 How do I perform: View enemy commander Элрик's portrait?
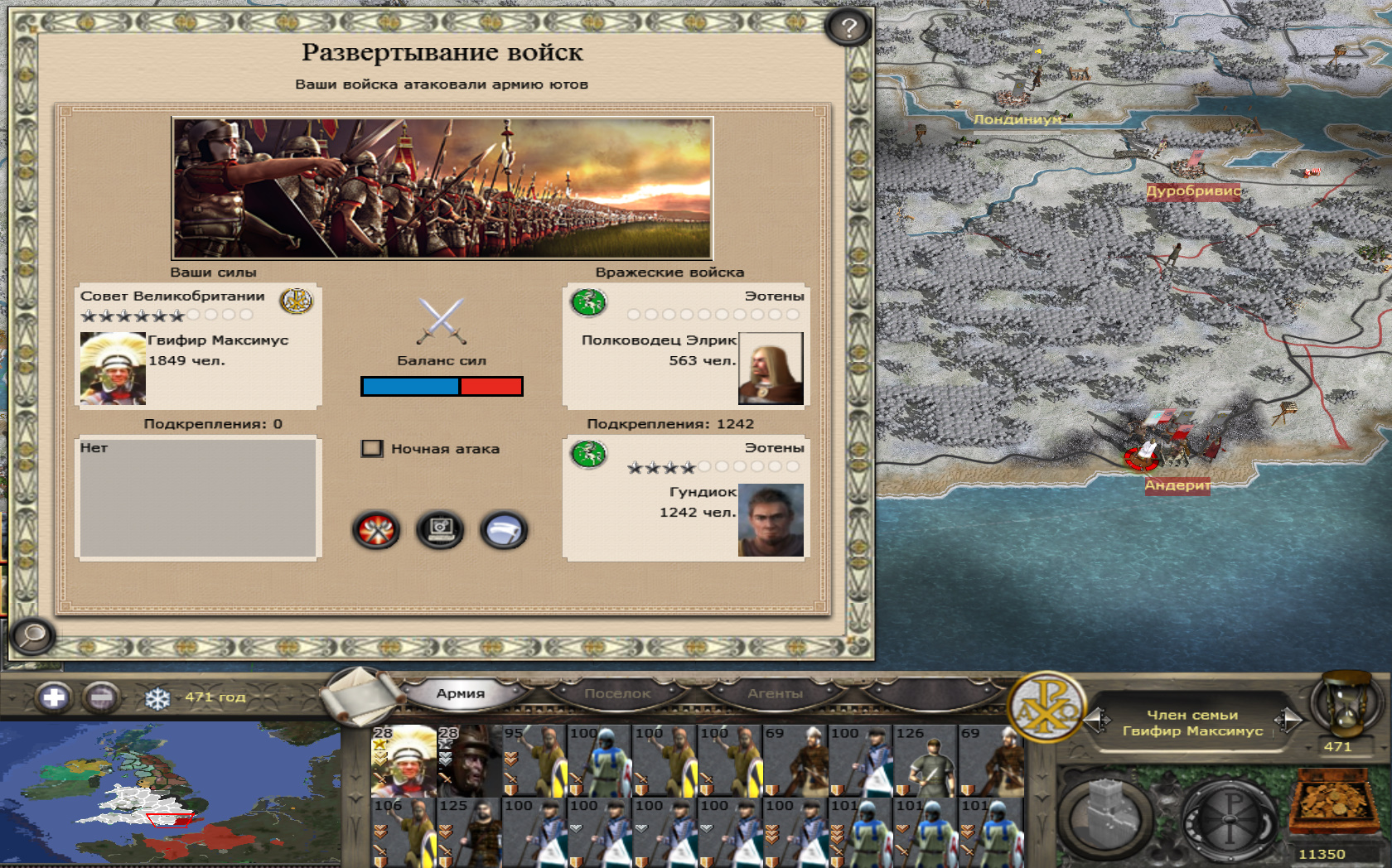tap(771, 369)
